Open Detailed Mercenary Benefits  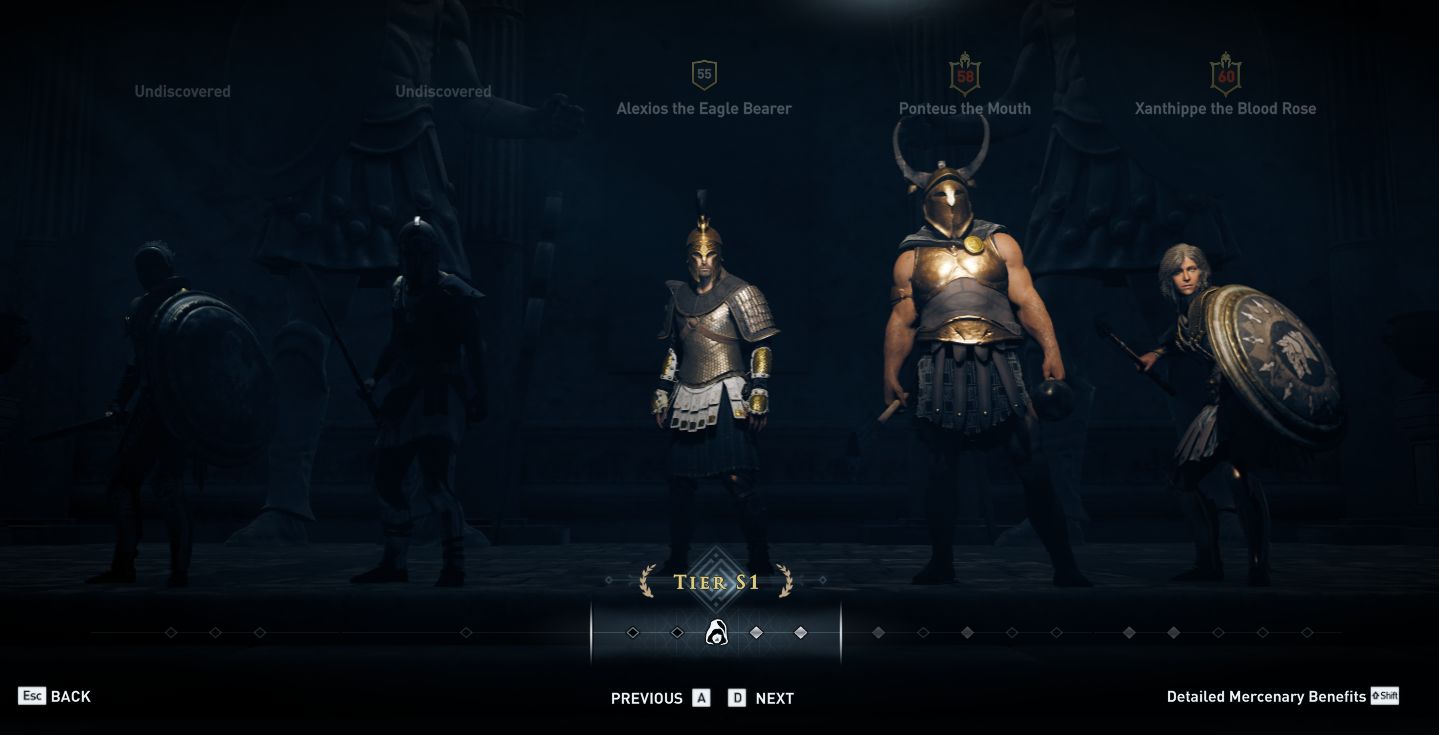(x=1263, y=696)
